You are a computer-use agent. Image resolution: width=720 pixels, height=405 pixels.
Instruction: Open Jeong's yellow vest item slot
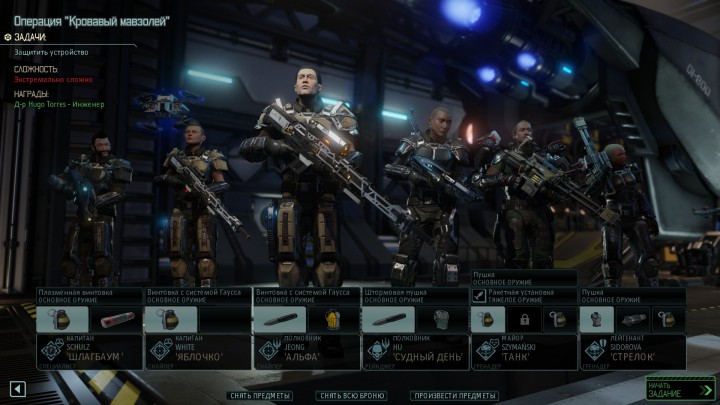tap(331, 319)
